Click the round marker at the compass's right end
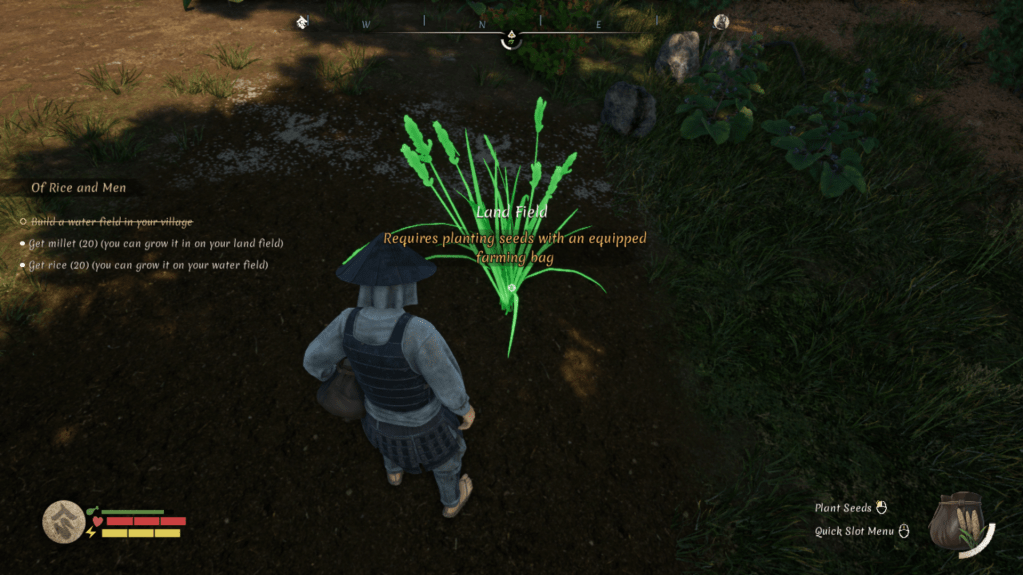 [721, 22]
